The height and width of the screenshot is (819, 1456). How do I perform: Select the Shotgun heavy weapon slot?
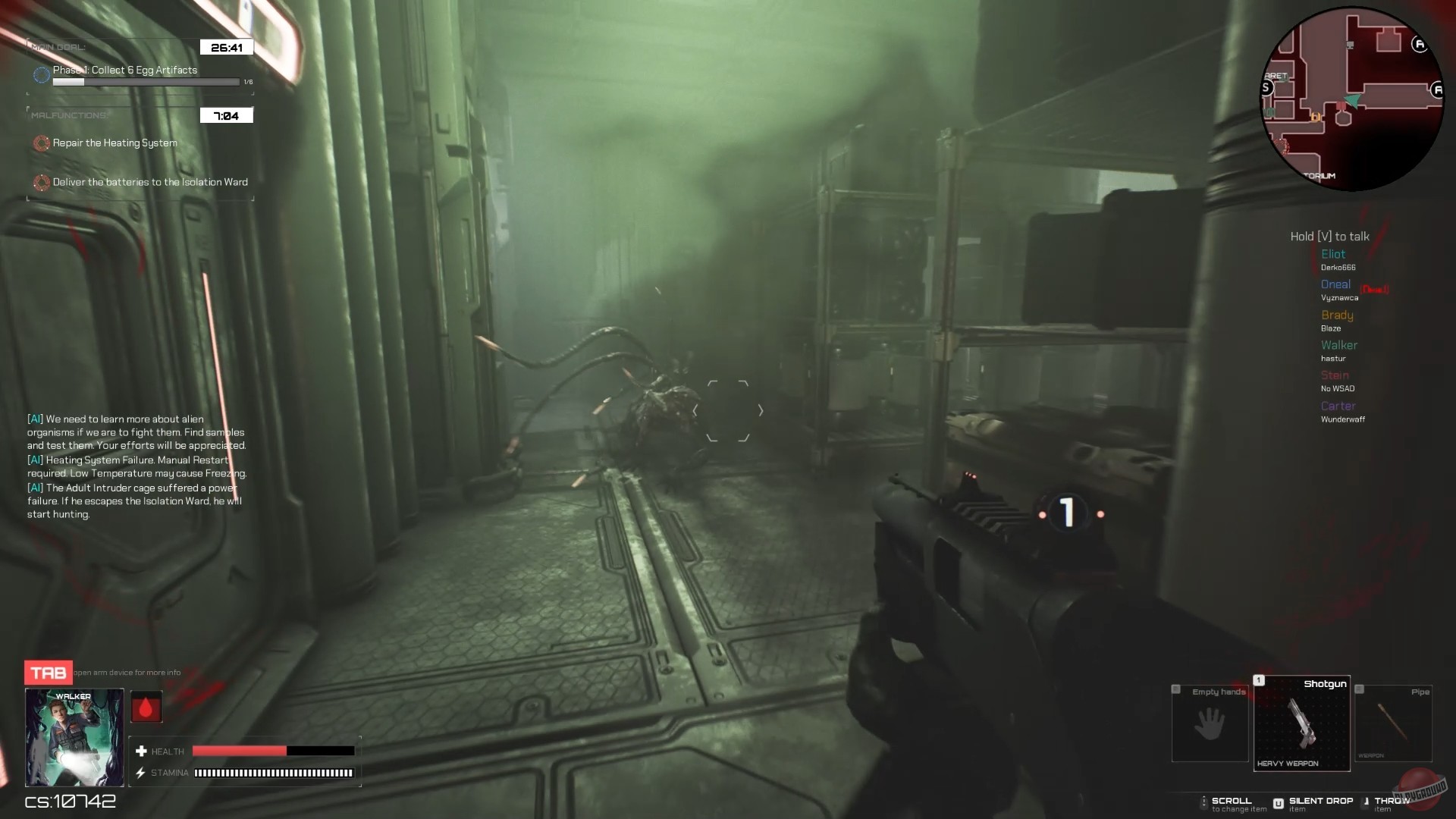(1301, 723)
